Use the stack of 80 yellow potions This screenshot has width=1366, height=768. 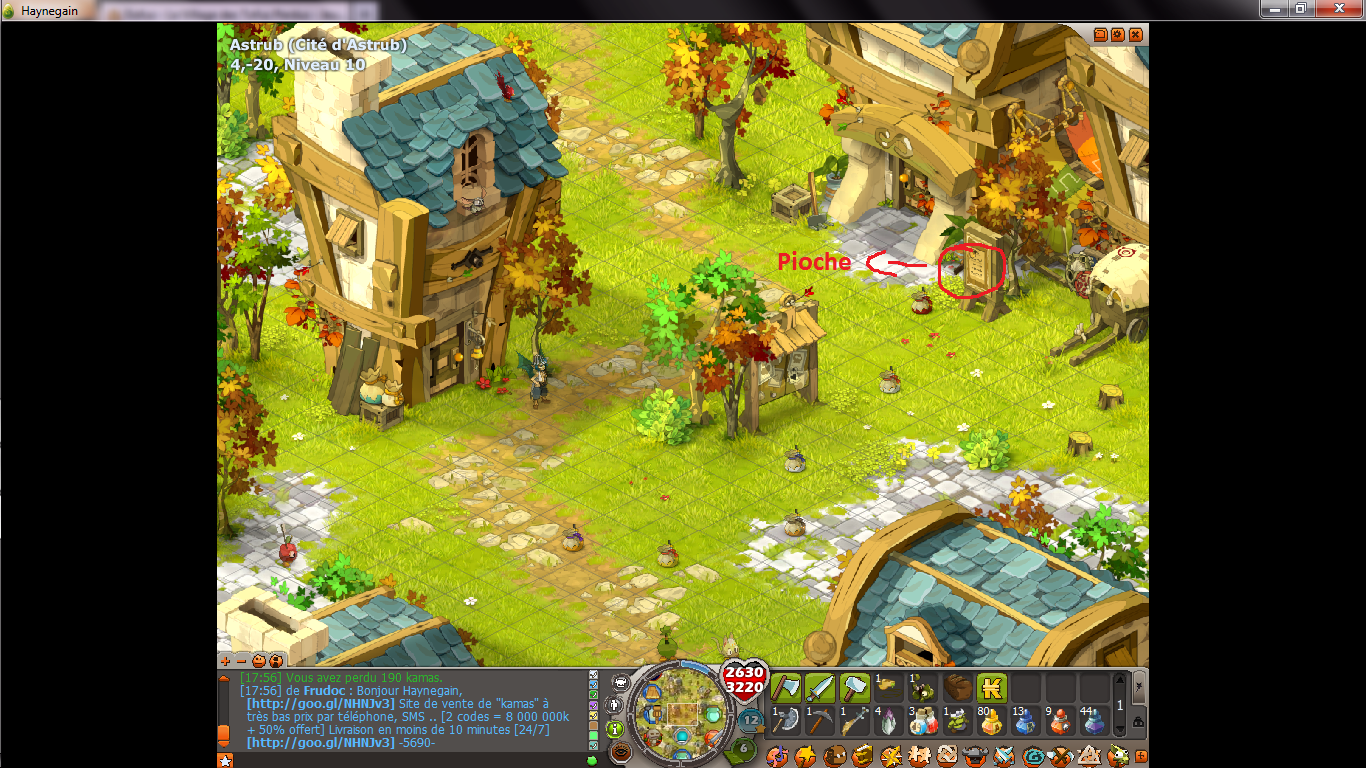(991, 721)
